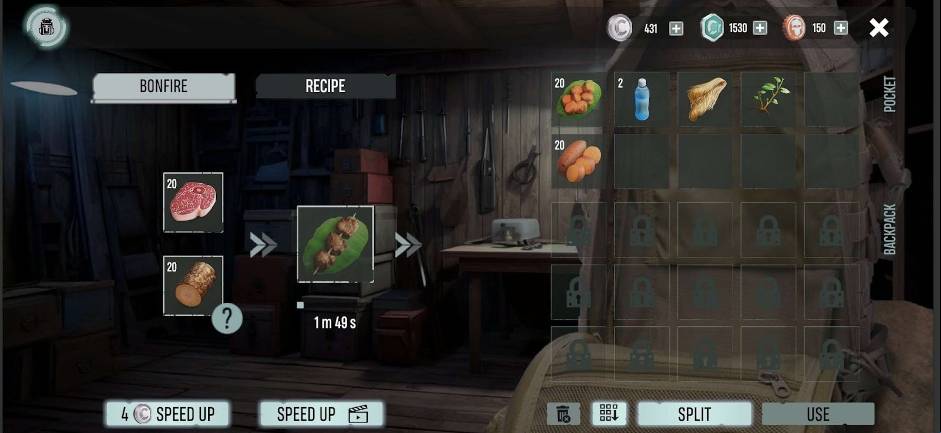
Task: Open the backpack icon menu at top-left
Action: point(45,27)
